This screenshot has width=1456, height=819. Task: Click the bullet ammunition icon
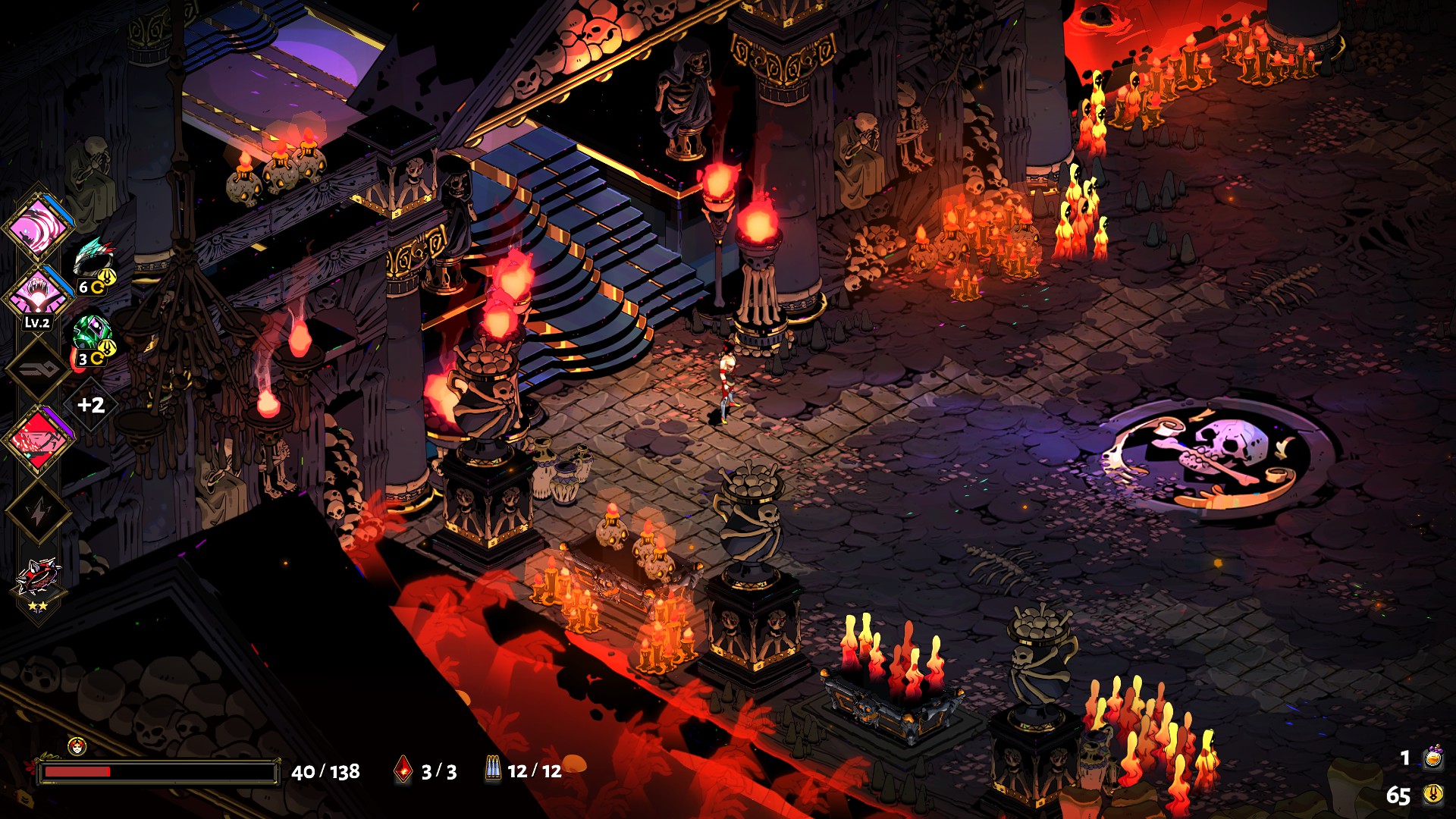493,770
